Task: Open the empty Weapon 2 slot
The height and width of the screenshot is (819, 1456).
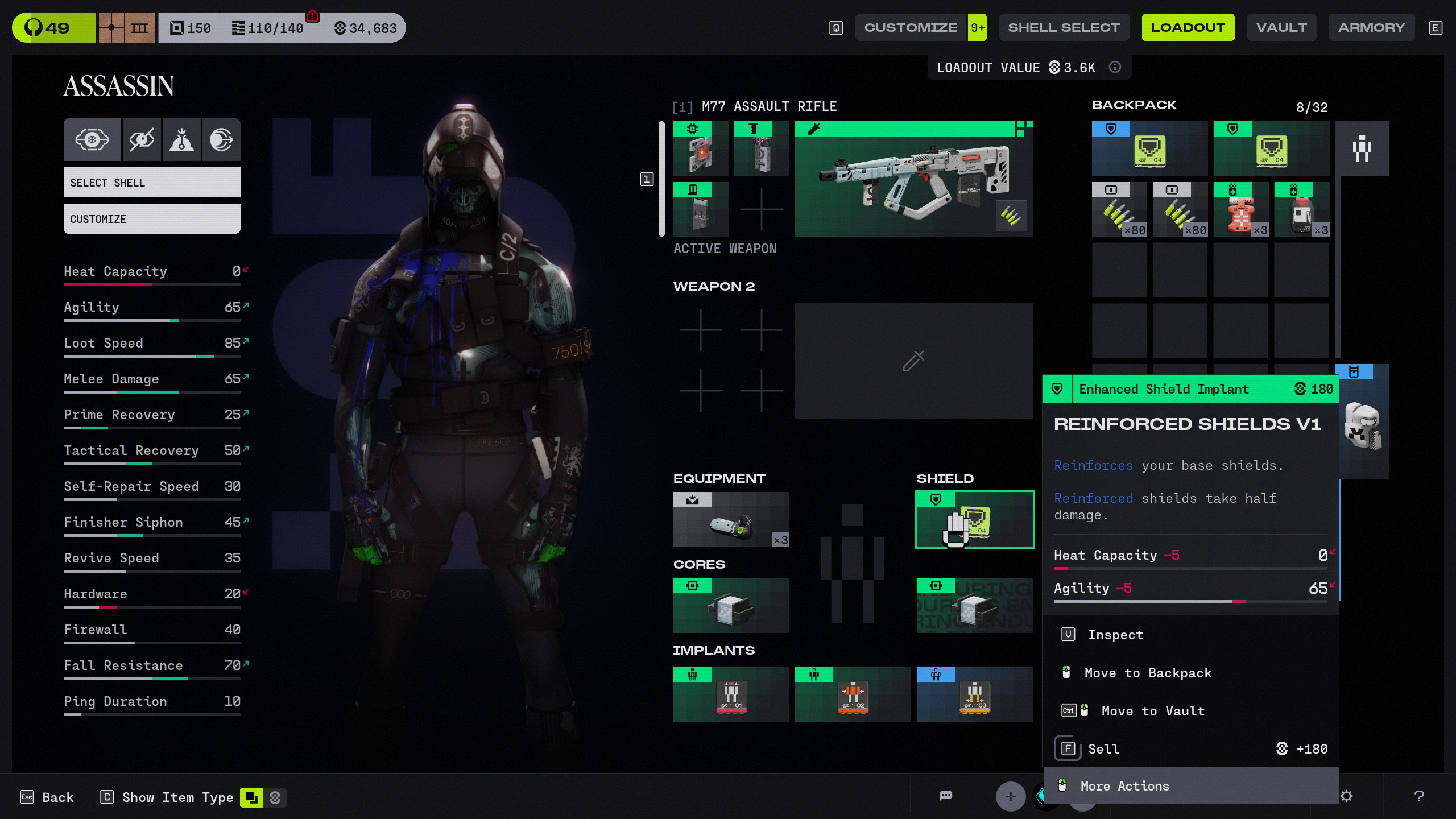Action: 913,361
